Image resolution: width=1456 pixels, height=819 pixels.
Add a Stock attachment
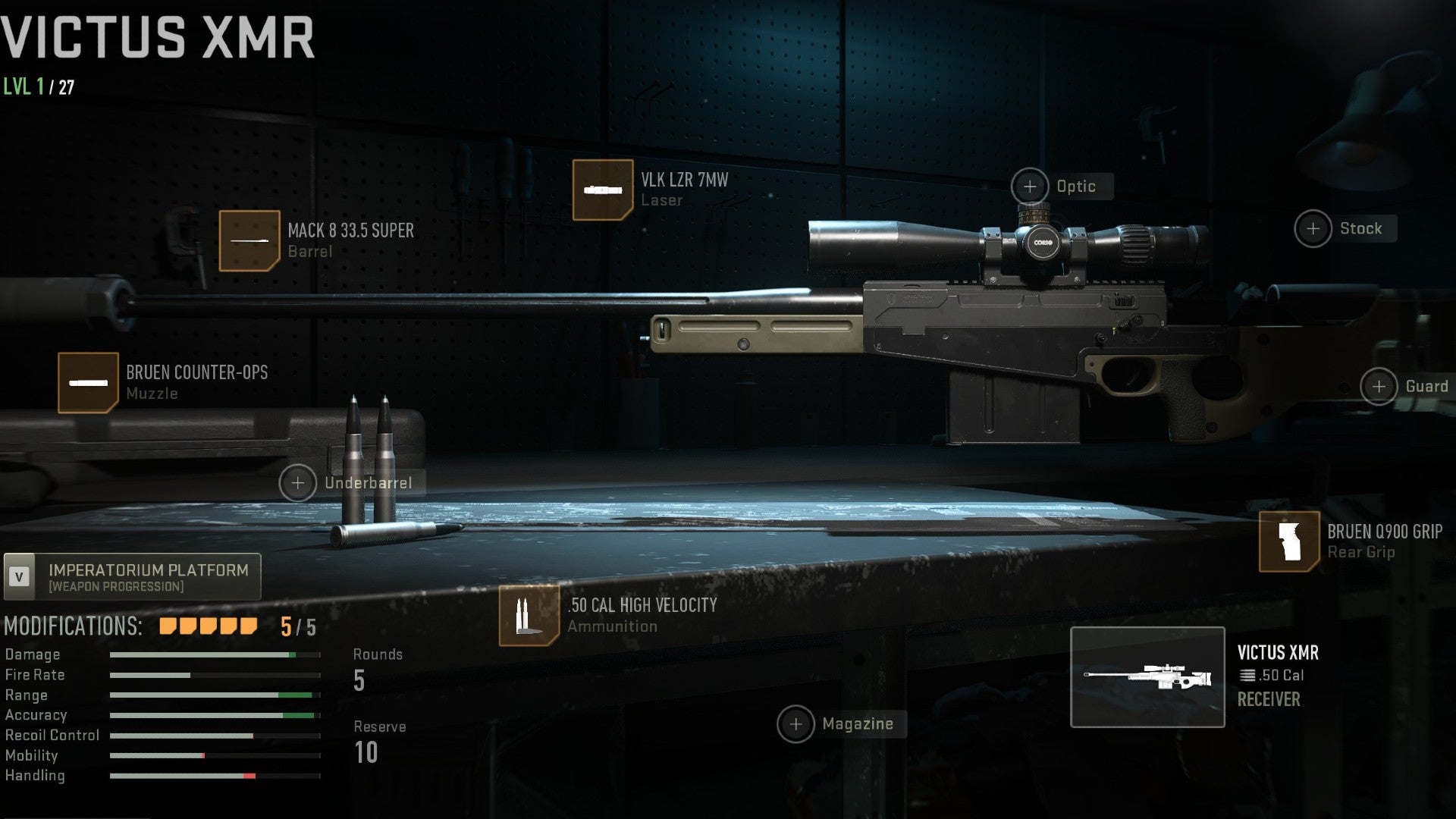tap(1313, 228)
